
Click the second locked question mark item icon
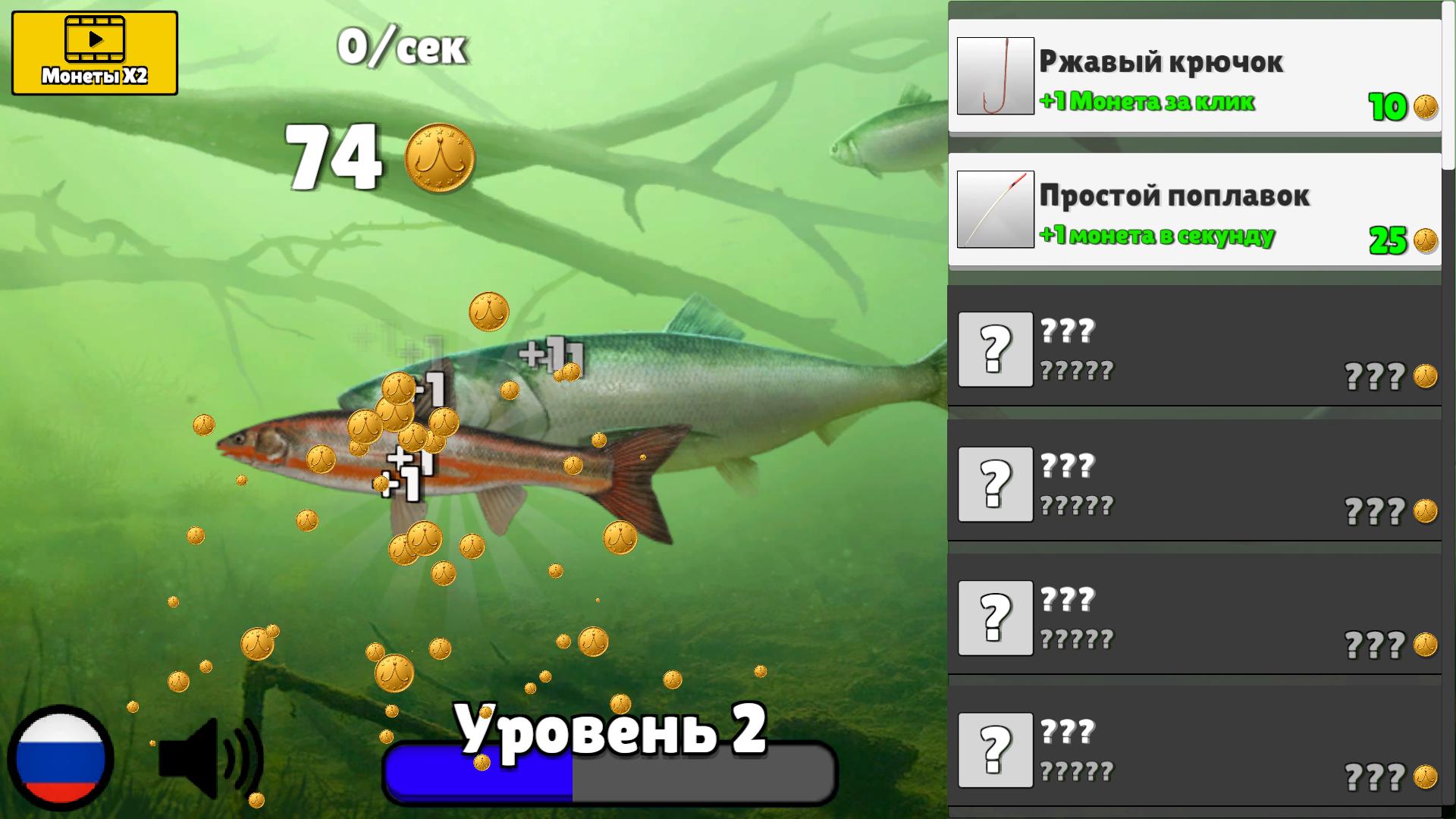coord(996,482)
